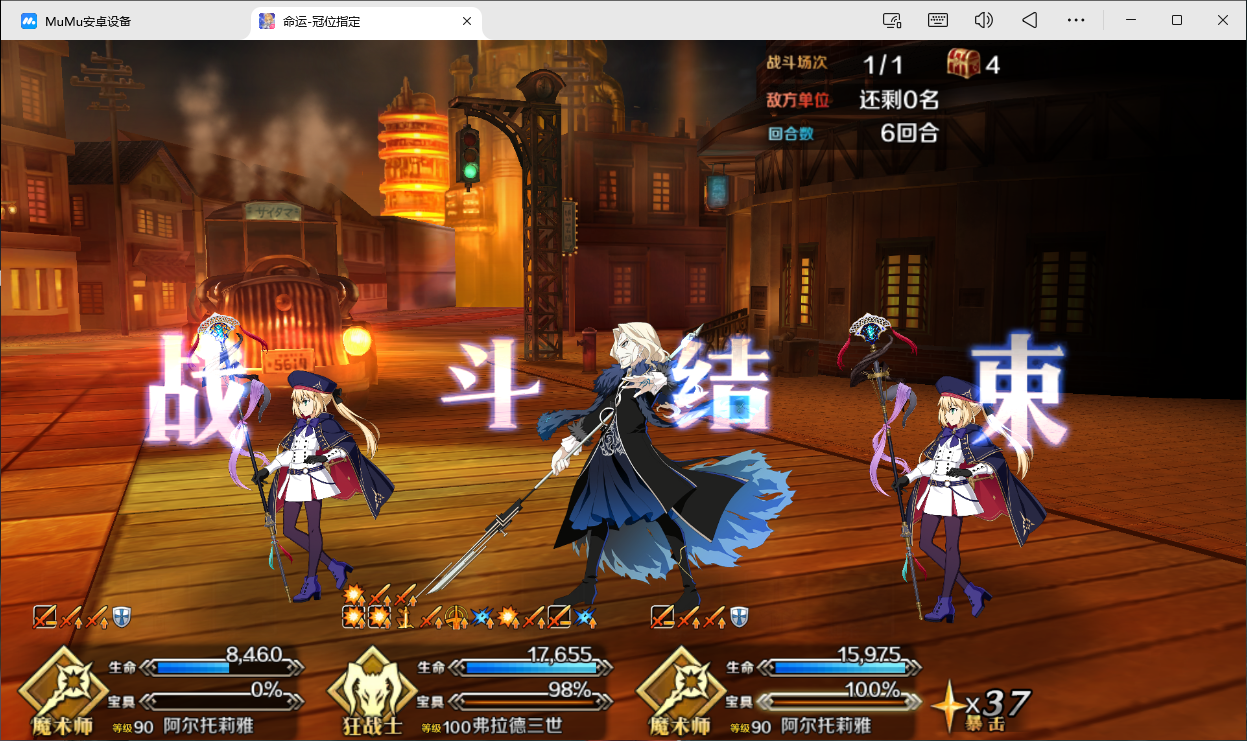Open the 弗拉德三世 Berserker servant status panel
The image size is (1247, 741).
[470, 692]
